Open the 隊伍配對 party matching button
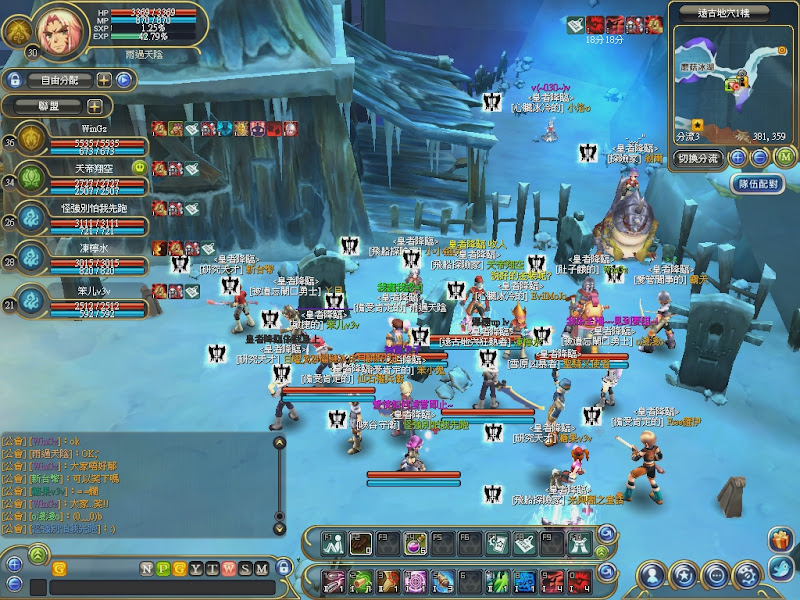 pyautogui.click(x=757, y=184)
